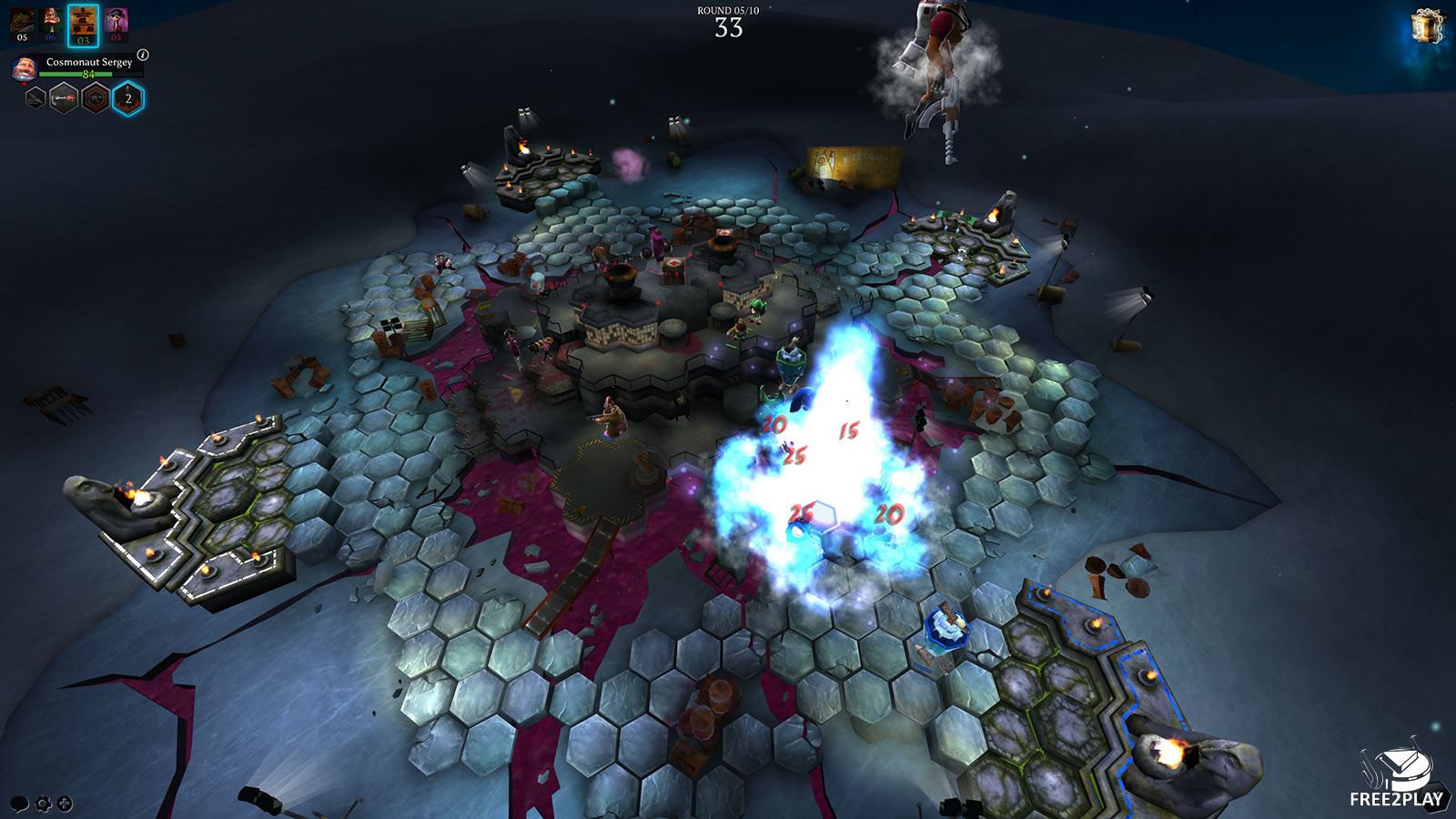
Task: Open the gear settings menu
Action: coord(42,804)
